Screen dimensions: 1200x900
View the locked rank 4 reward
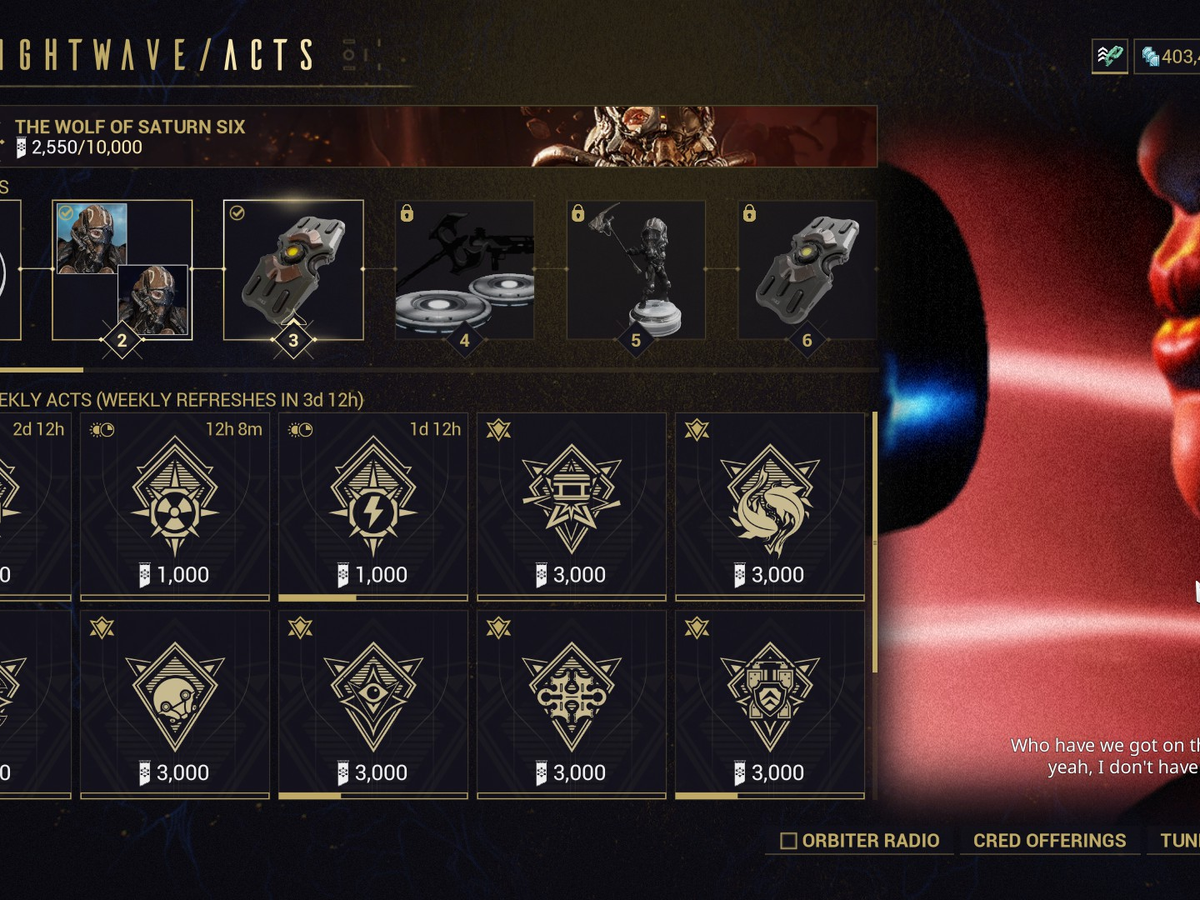(464, 270)
